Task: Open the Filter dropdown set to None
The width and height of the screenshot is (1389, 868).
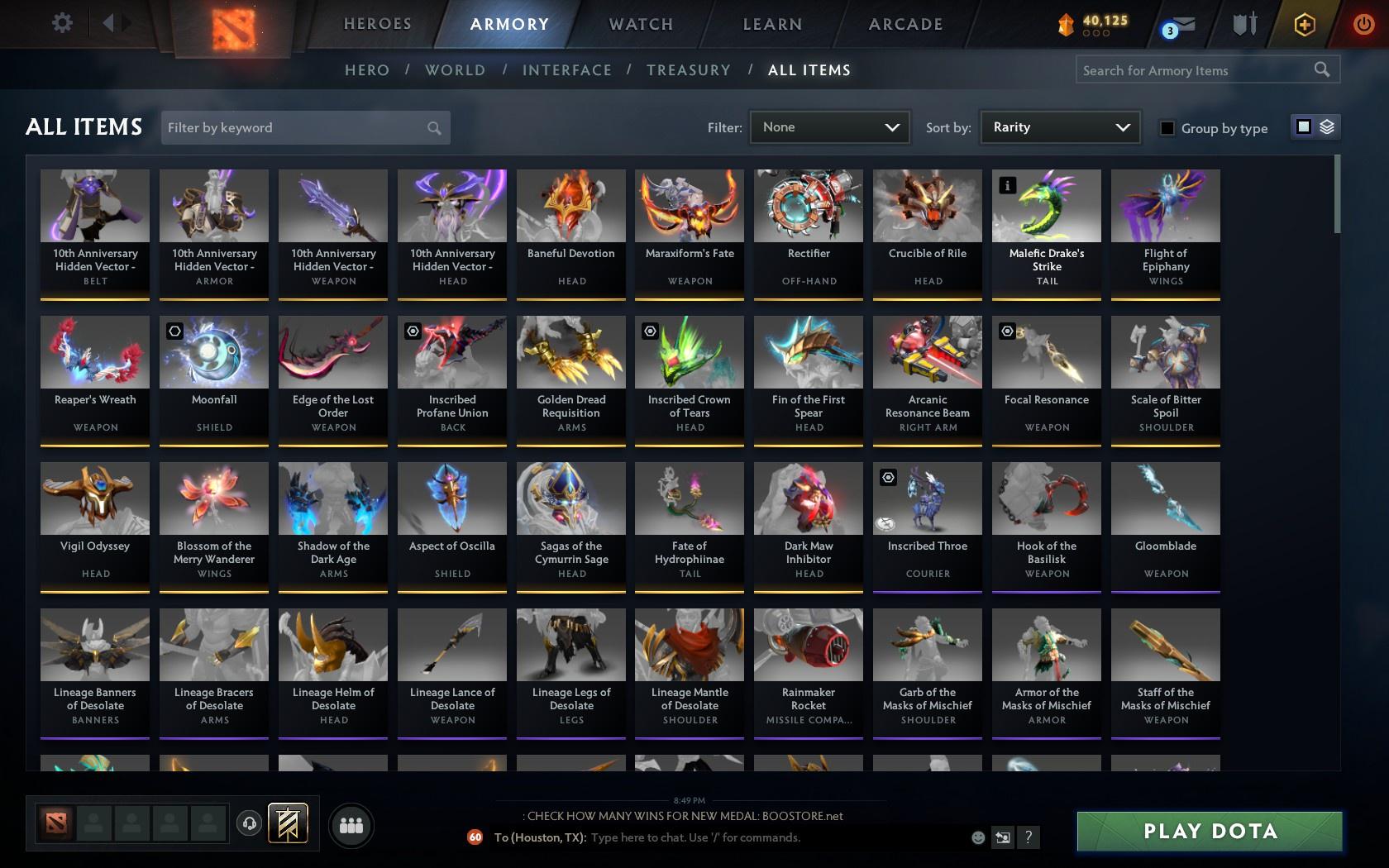Action: [x=829, y=127]
